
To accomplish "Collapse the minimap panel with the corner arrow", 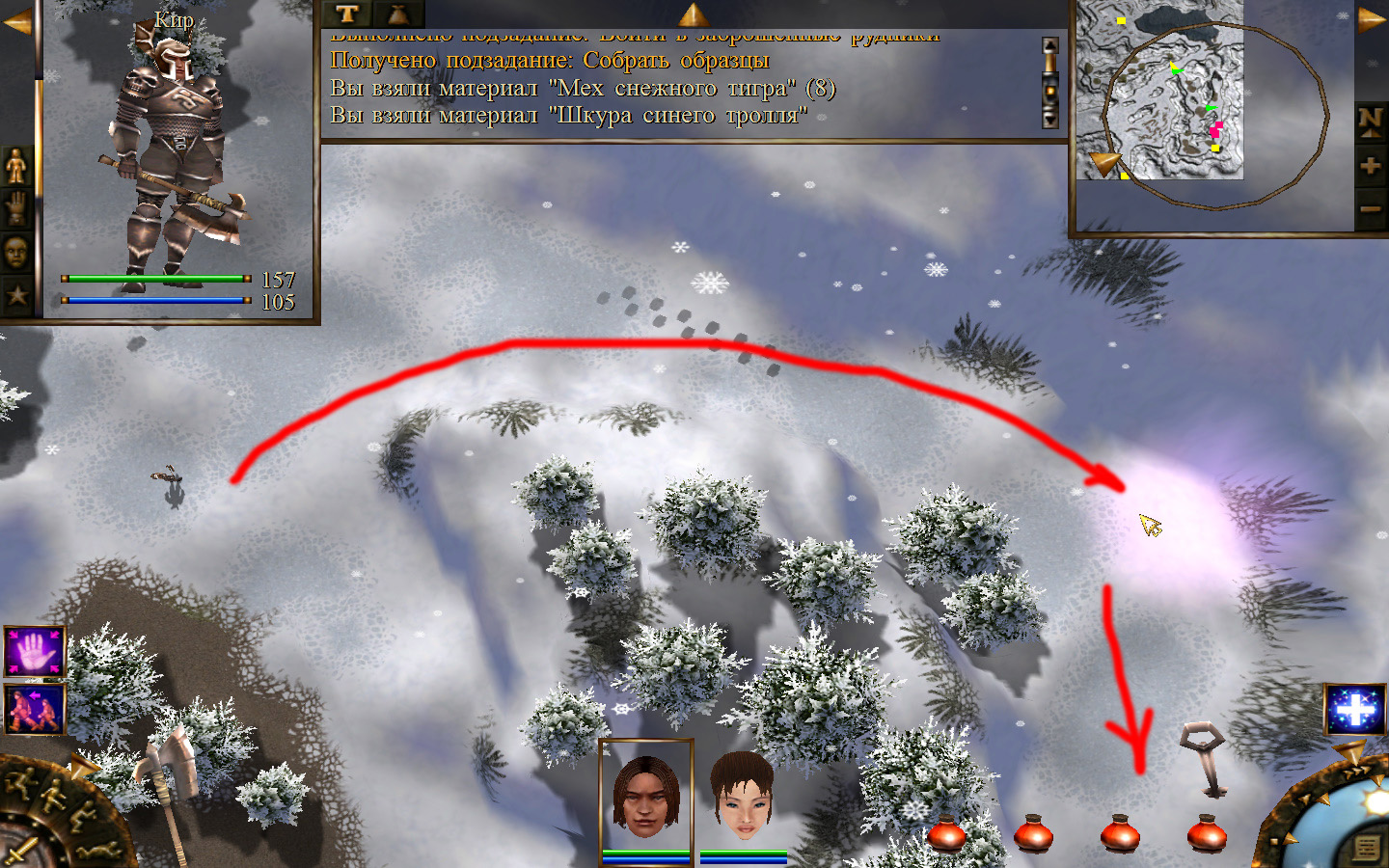I will [x=1371, y=19].
